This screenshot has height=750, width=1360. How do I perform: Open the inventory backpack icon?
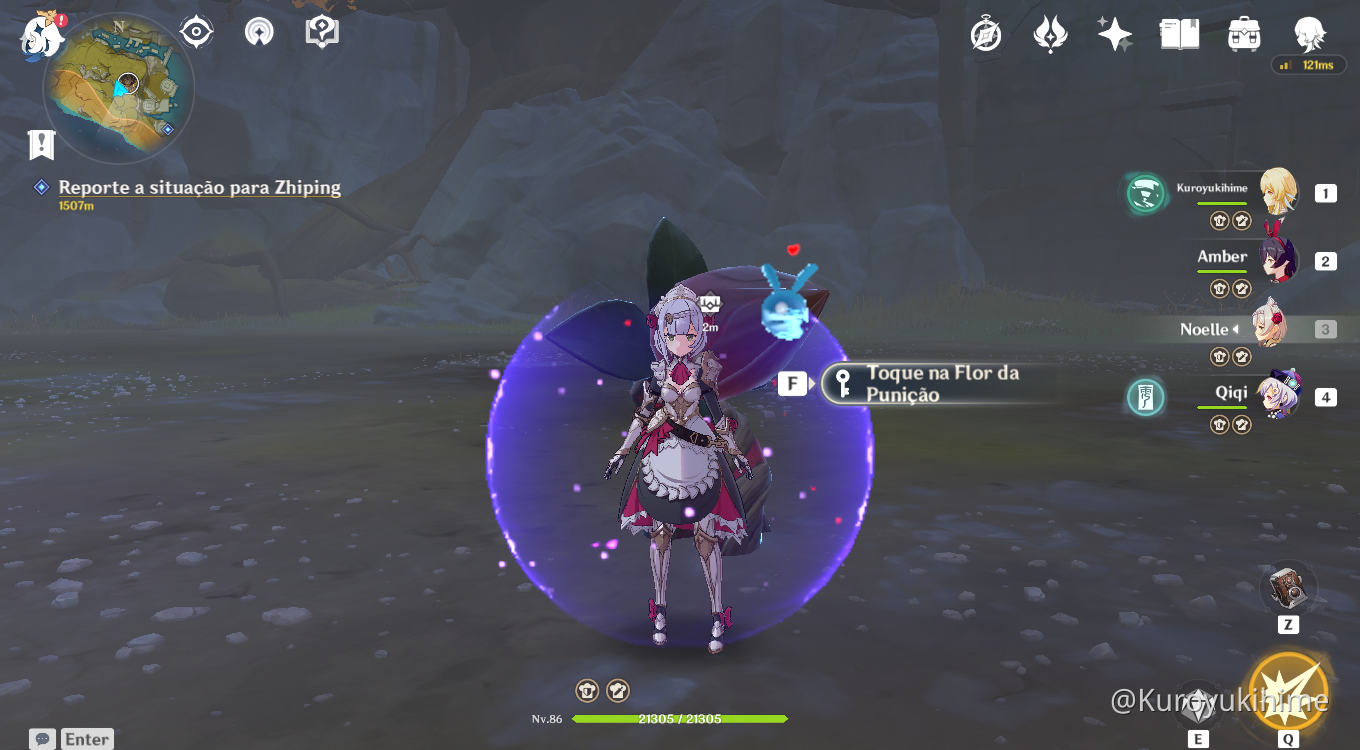(x=1244, y=33)
